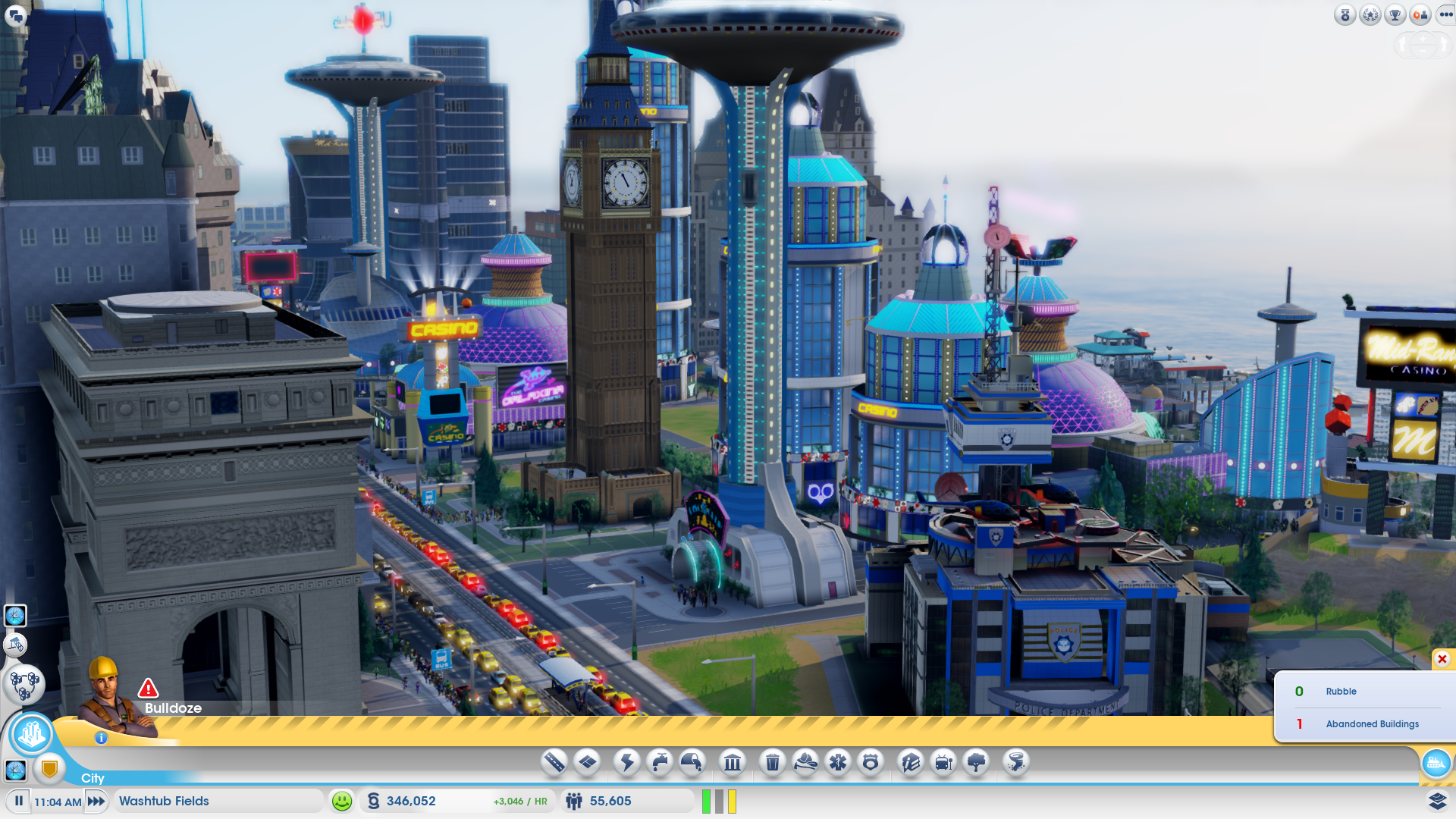Open the Police badge menu
This screenshot has height=819, width=1456.
(x=871, y=761)
